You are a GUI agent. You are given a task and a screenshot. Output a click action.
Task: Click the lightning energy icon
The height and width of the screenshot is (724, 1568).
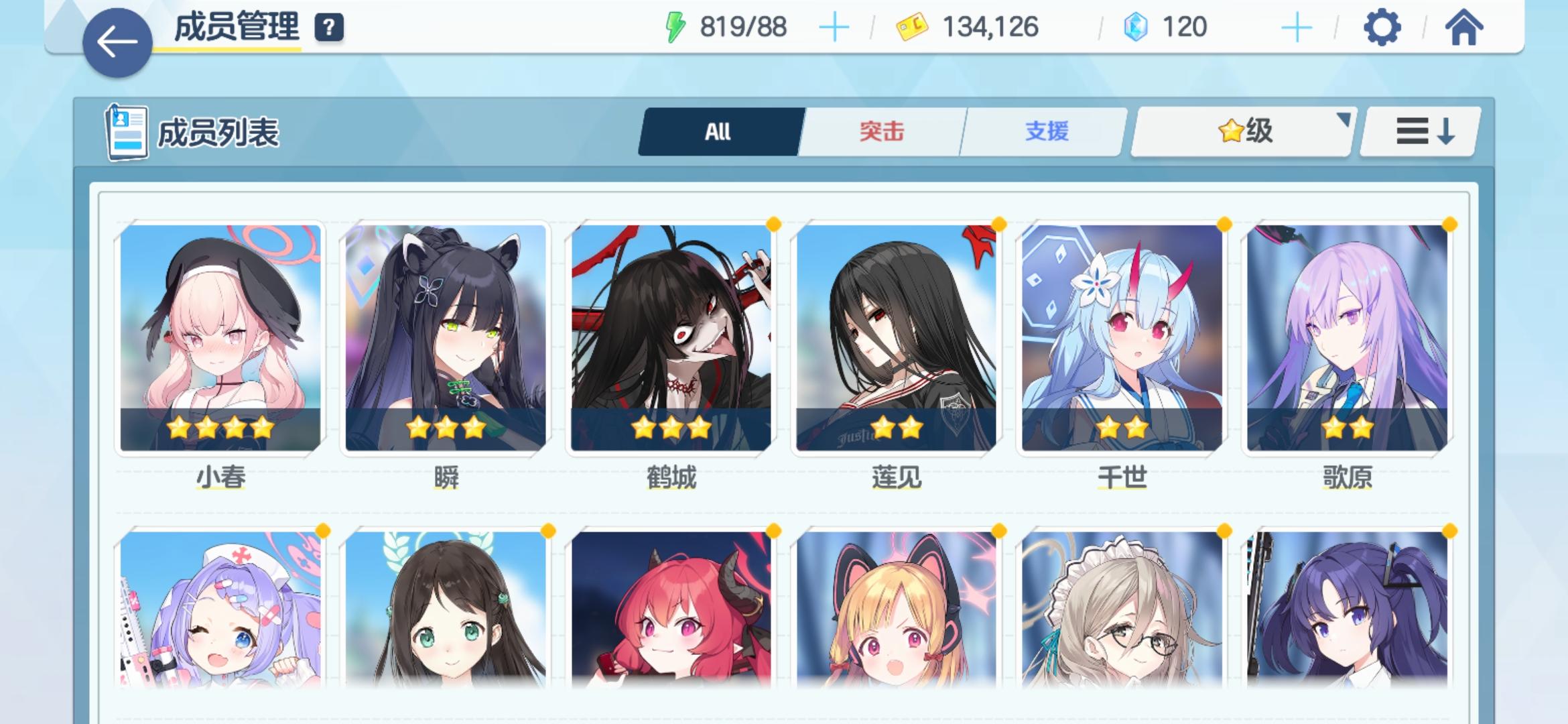(x=673, y=27)
